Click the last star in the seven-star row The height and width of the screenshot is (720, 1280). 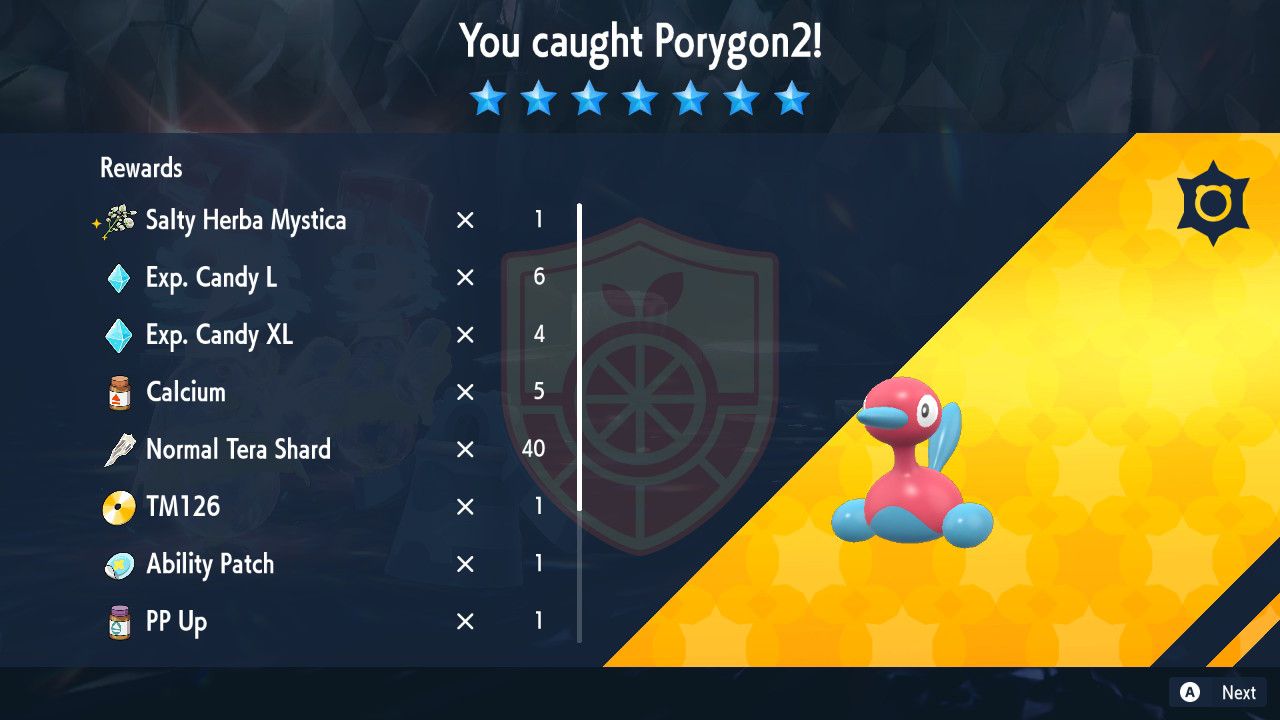(x=791, y=98)
